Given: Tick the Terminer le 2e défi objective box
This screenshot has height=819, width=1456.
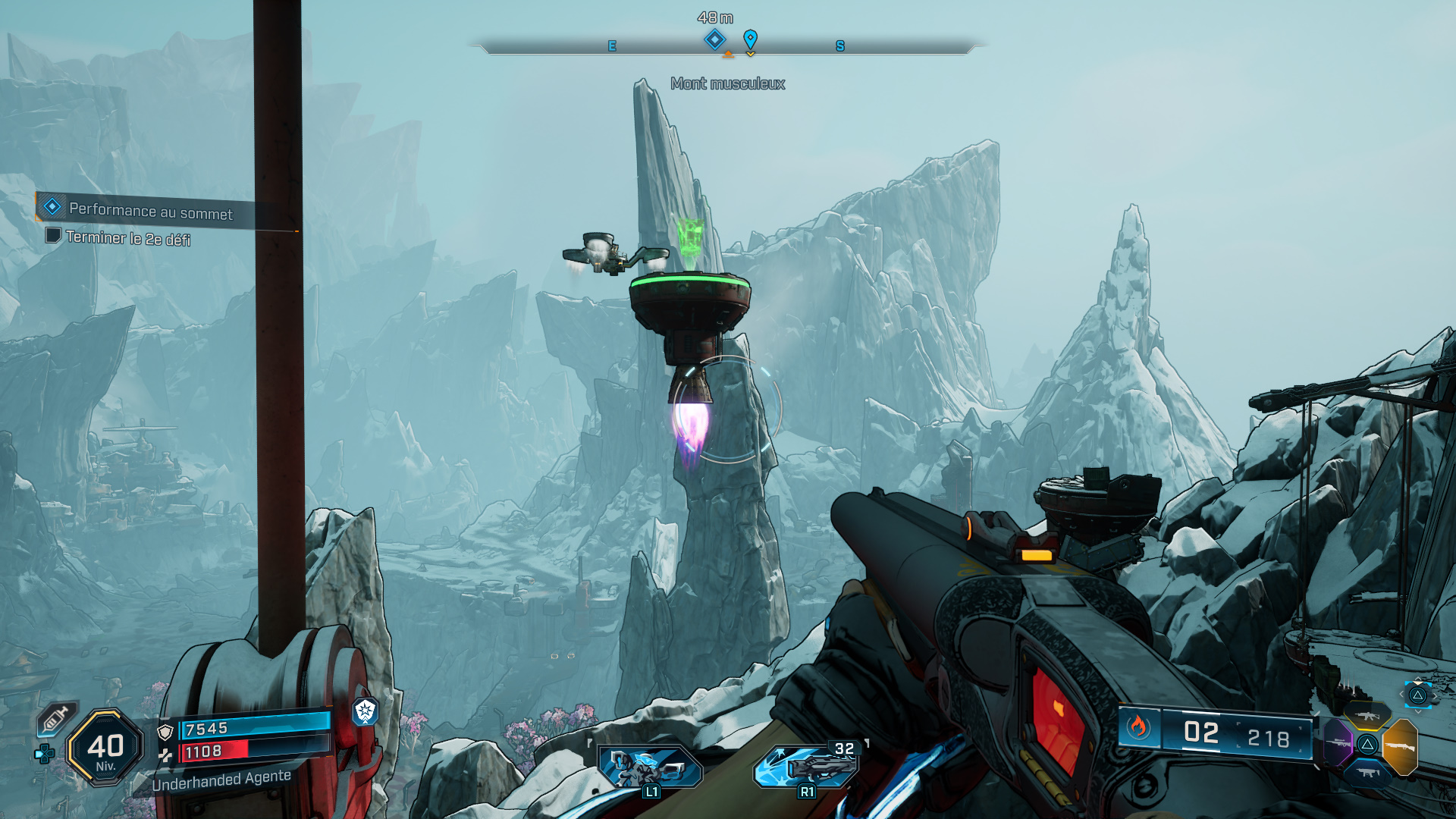Looking at the screenshot, I should pyautogui.click(x=53, y=235).
